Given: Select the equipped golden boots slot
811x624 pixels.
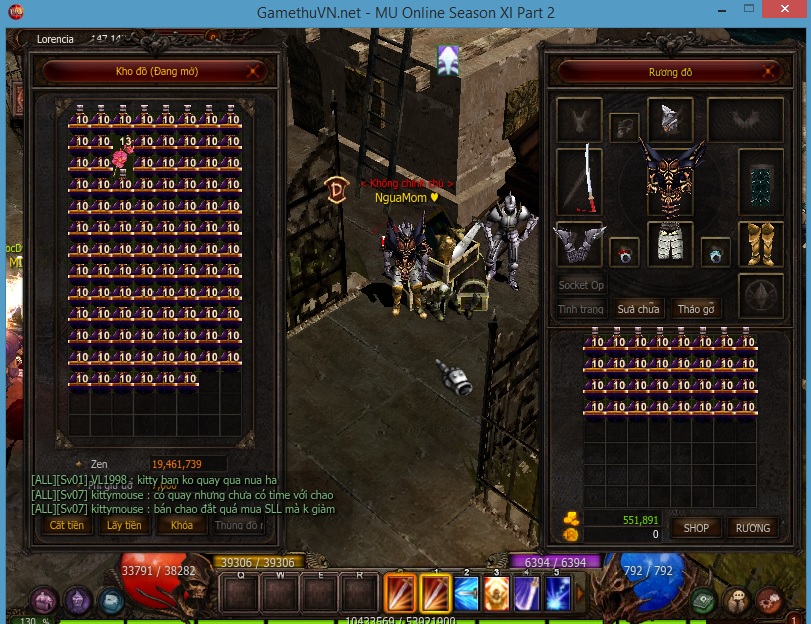Looking at the screenshot, I should pos(762,243).
